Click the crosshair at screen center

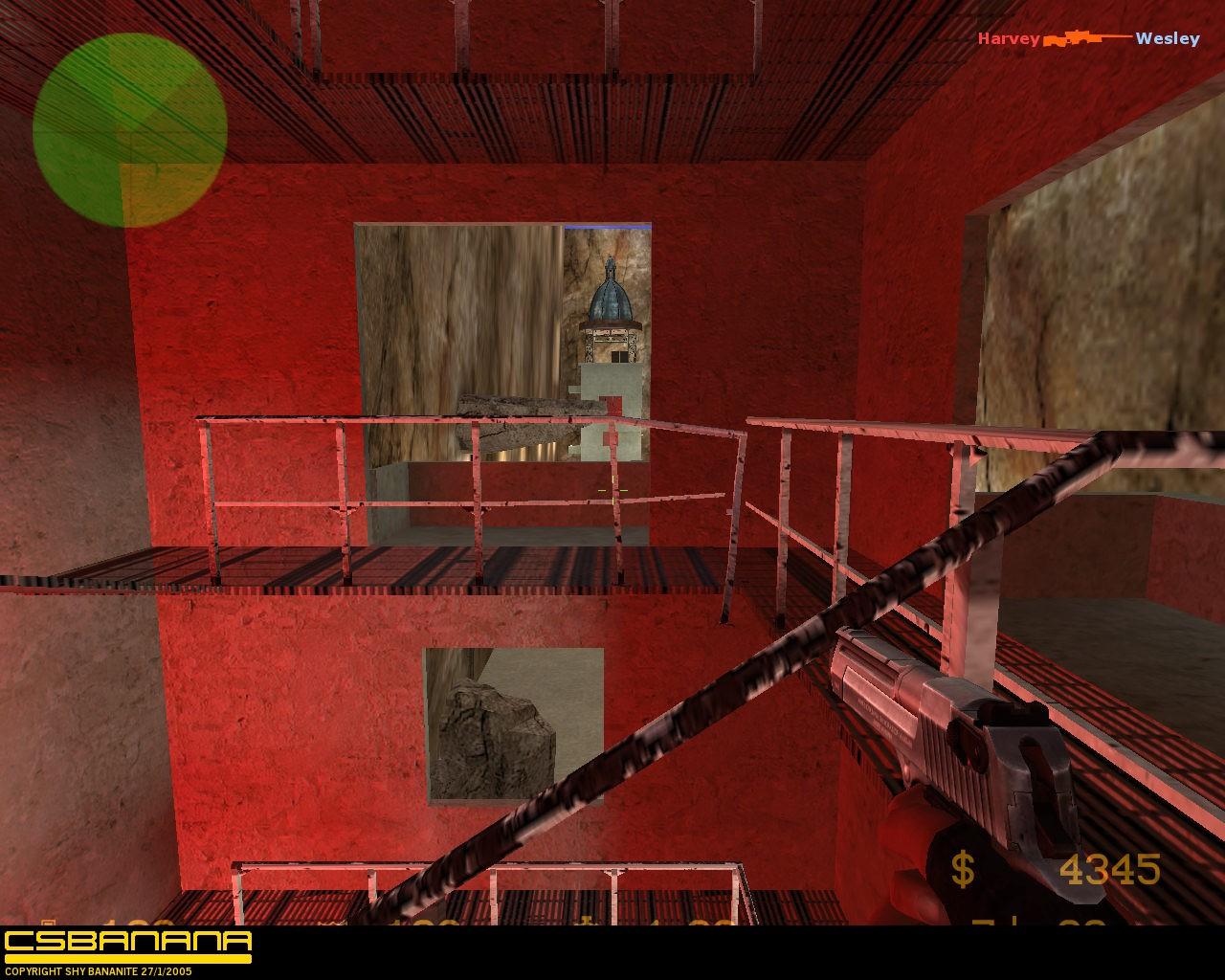[612, 490]
